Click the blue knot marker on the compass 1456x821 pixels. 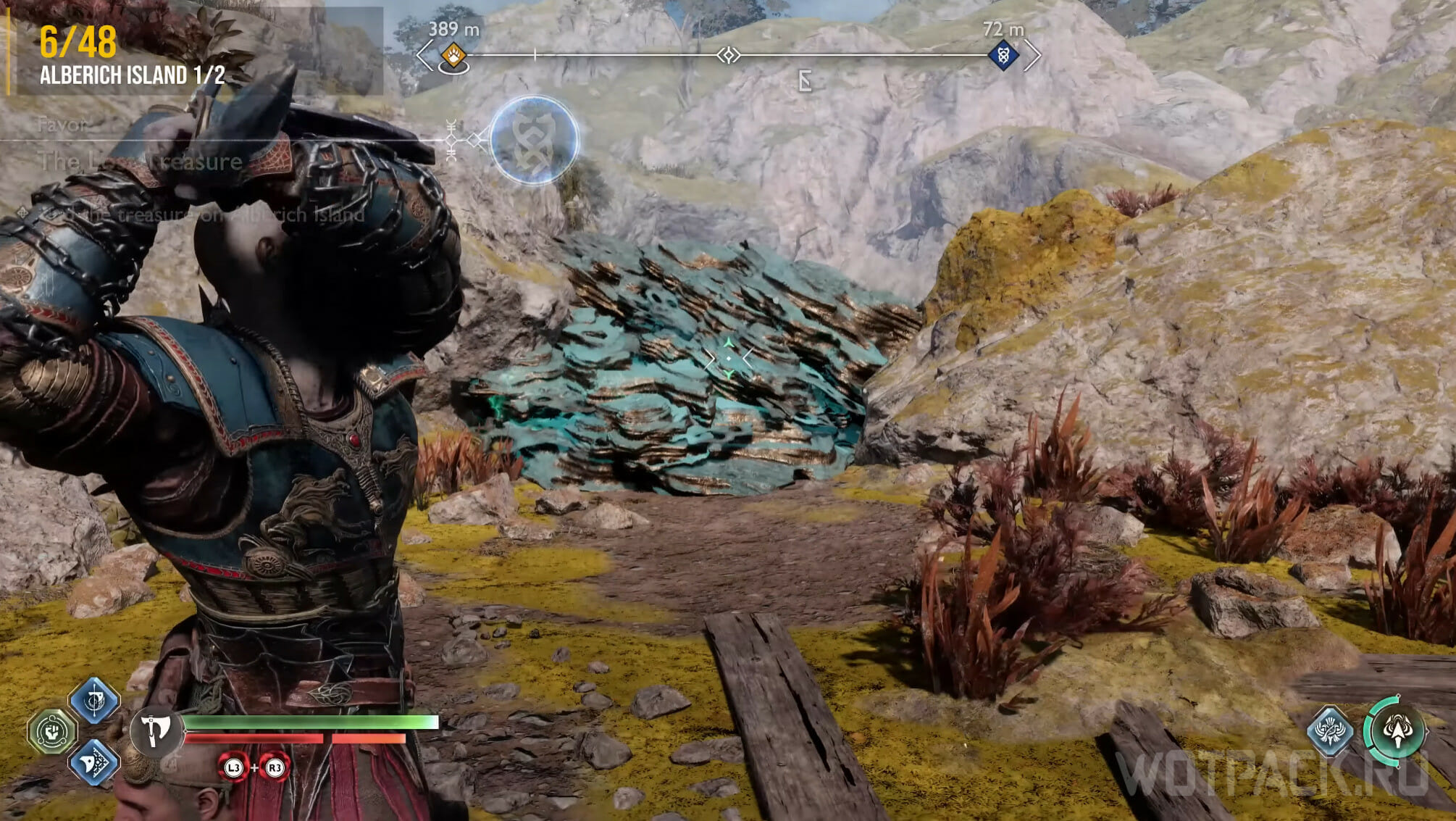(x=1003, y=55)
